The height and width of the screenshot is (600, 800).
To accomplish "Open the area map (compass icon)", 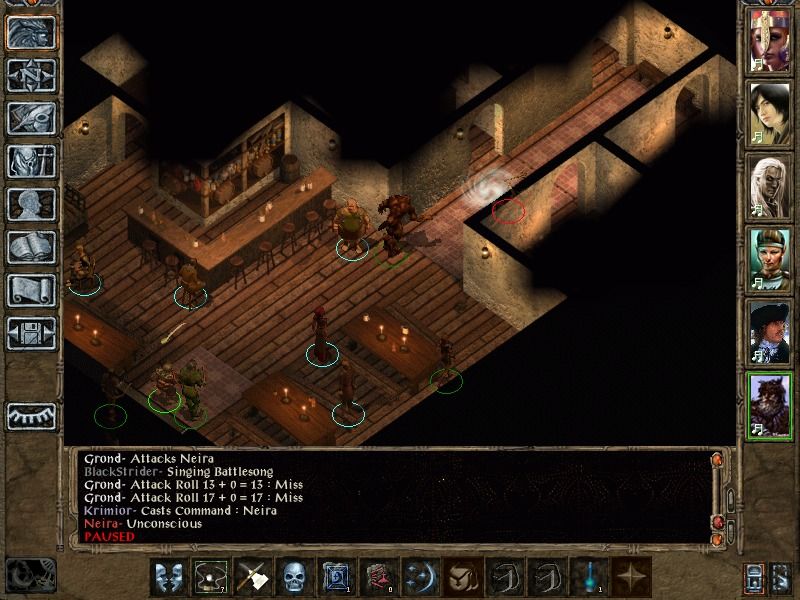I will click(x=31, y=75).
